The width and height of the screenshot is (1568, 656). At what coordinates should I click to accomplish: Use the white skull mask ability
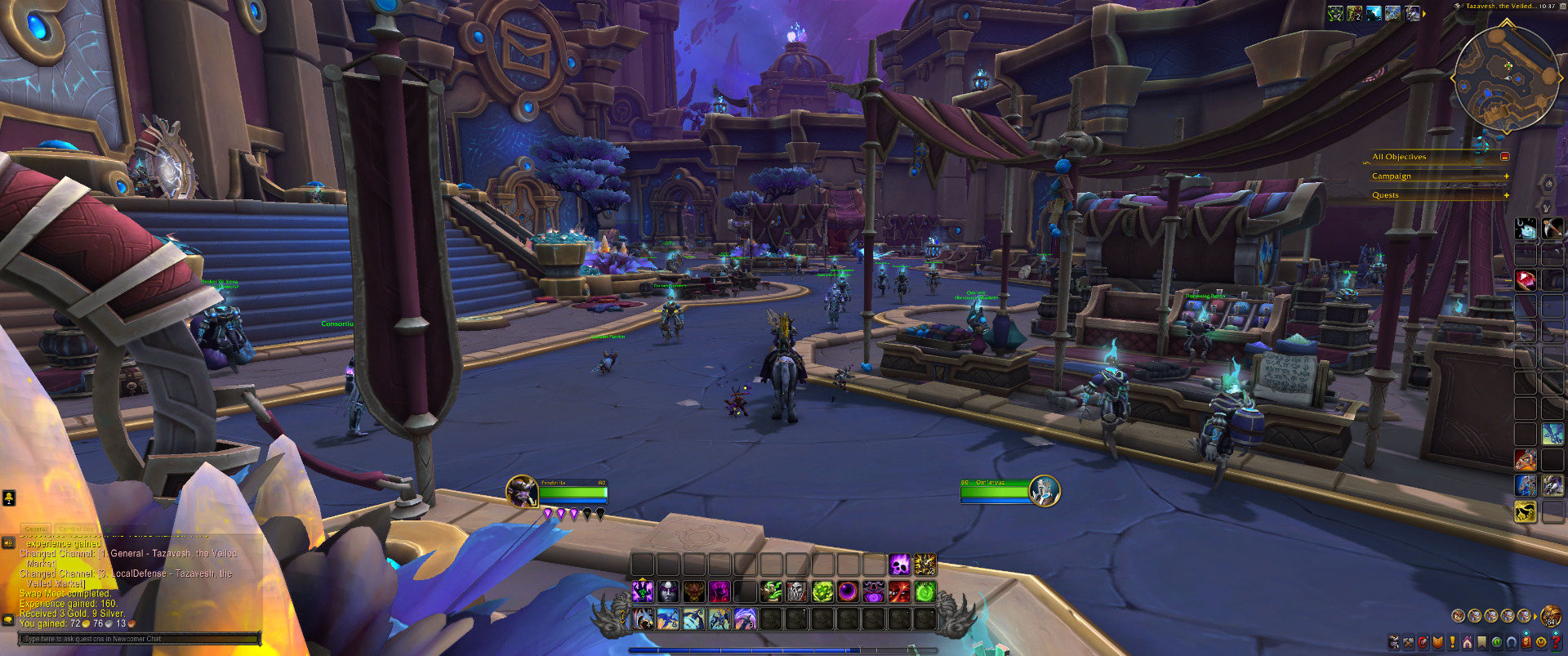coord(796,591)
